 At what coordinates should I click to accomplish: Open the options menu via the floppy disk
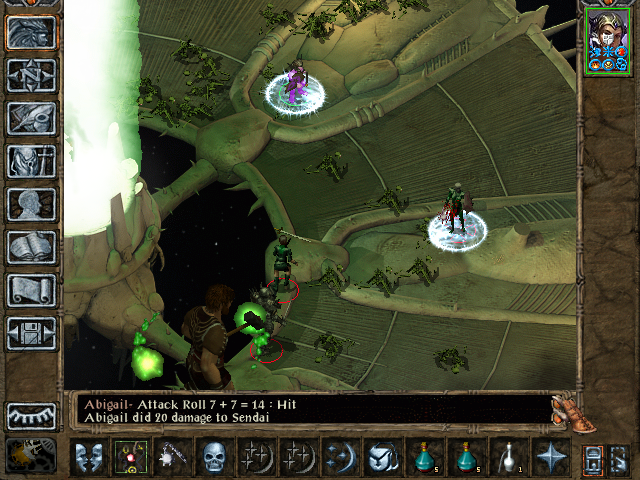click(31, 334)
